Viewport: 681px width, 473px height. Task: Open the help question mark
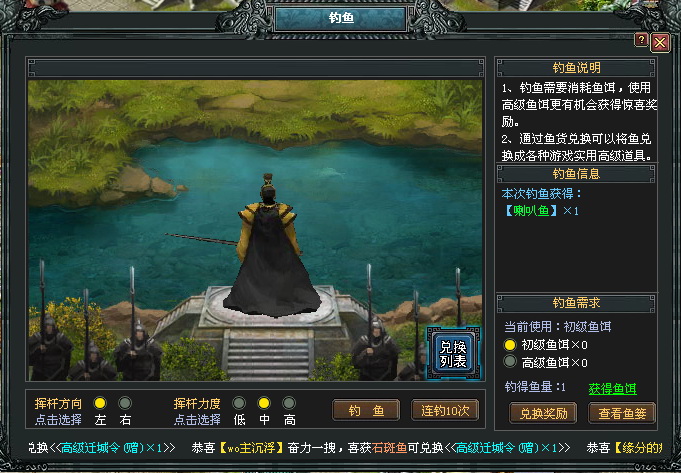(x=641, y=39)
